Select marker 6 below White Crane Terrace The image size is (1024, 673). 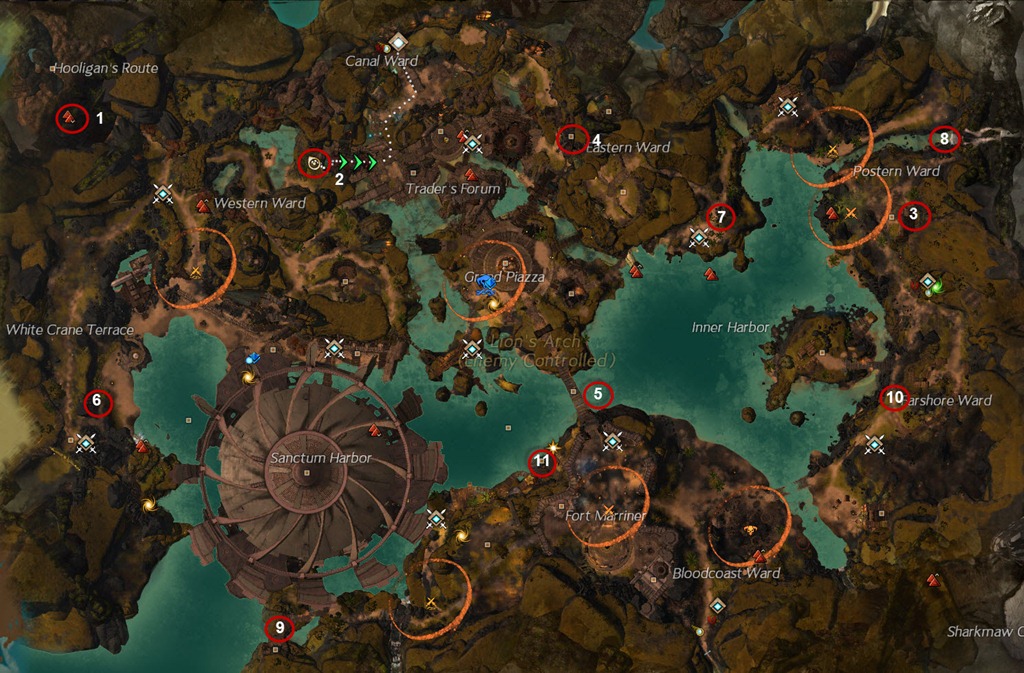[97, 402]
